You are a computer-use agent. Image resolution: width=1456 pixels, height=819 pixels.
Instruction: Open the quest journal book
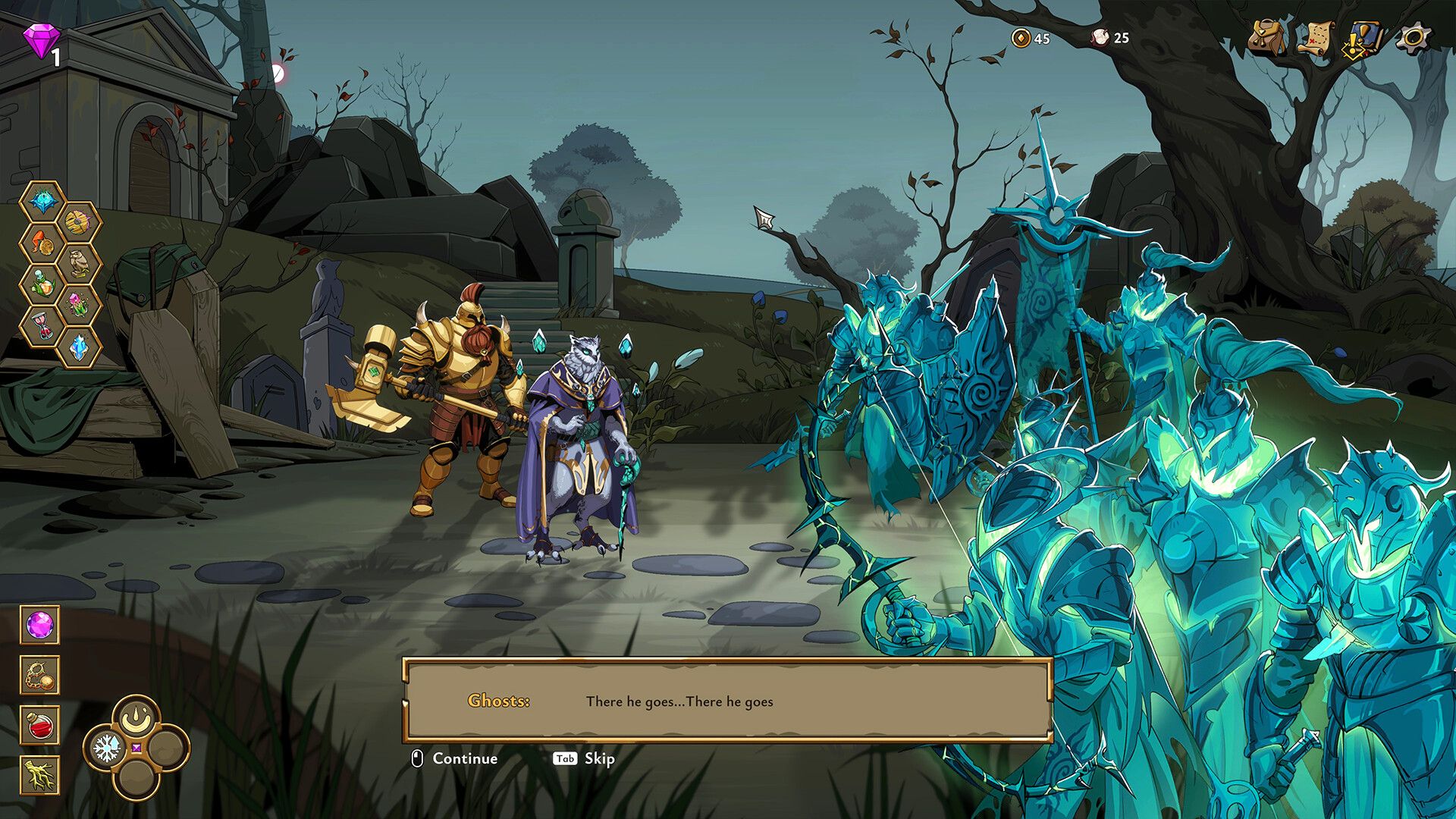click(x=1363, y=38)
